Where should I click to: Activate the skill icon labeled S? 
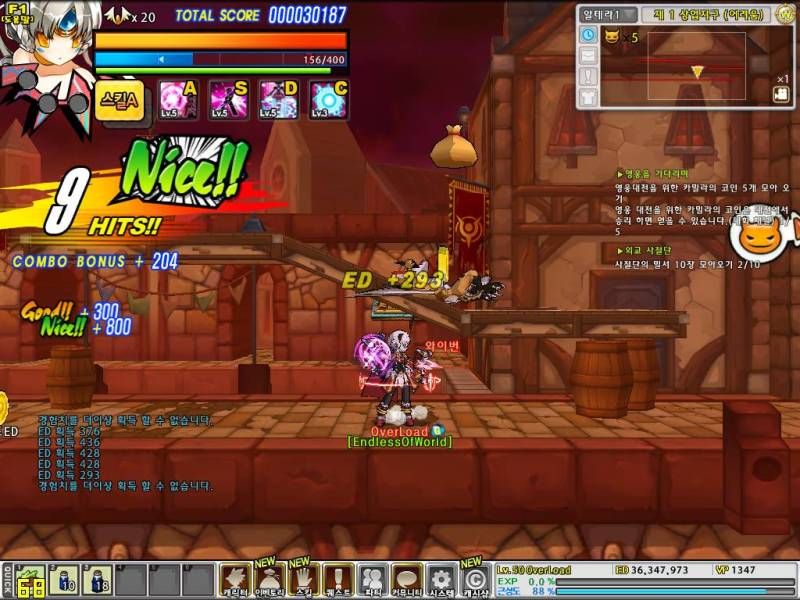click(x=224, y=100)
